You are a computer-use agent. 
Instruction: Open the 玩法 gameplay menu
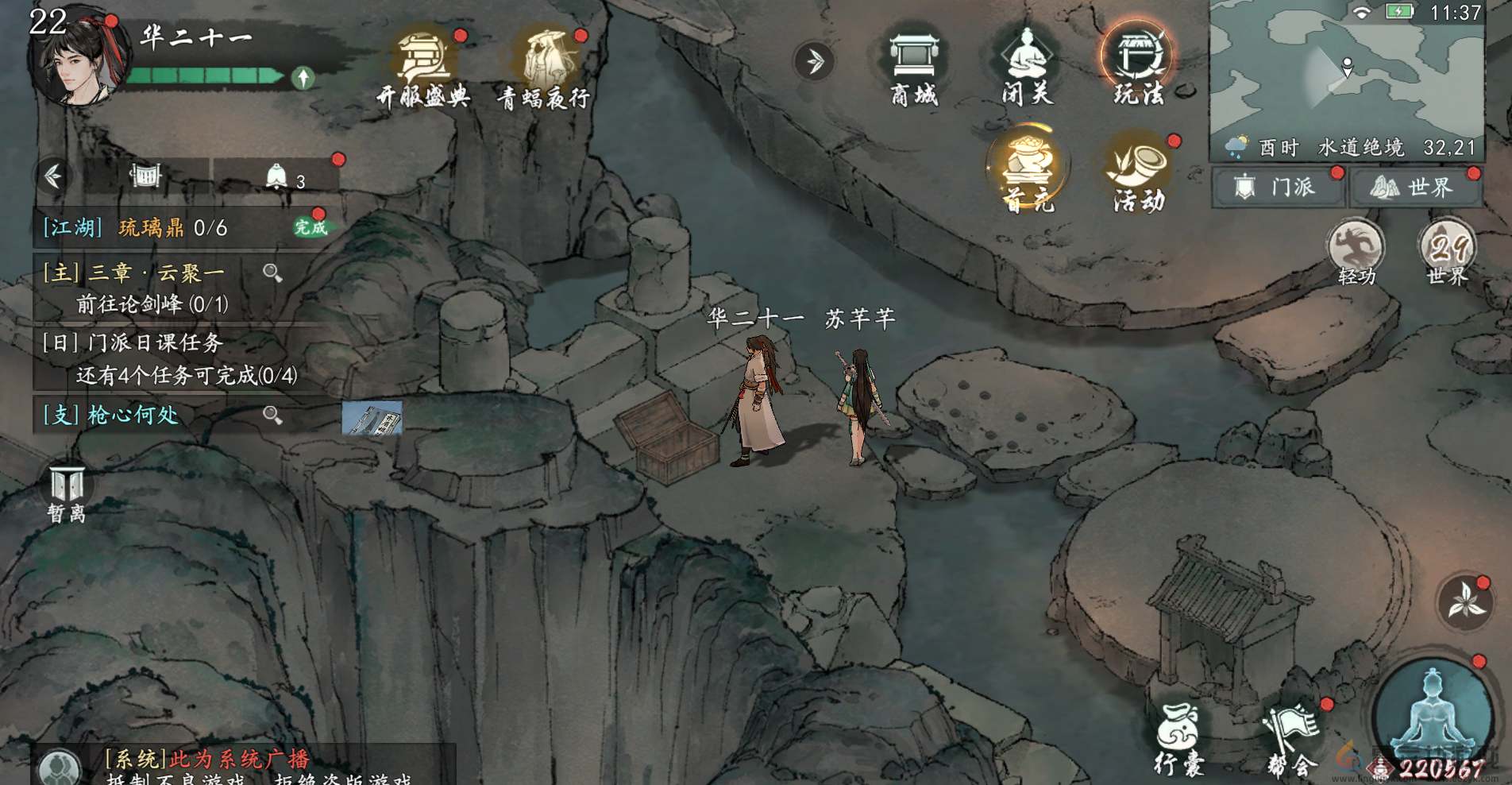(x=1137, y=68)
